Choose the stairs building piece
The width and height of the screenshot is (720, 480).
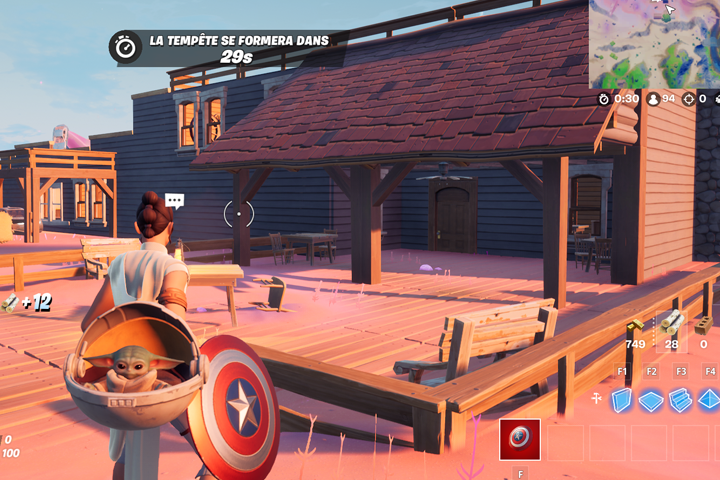pyautogui.click(x=681, y=400)
